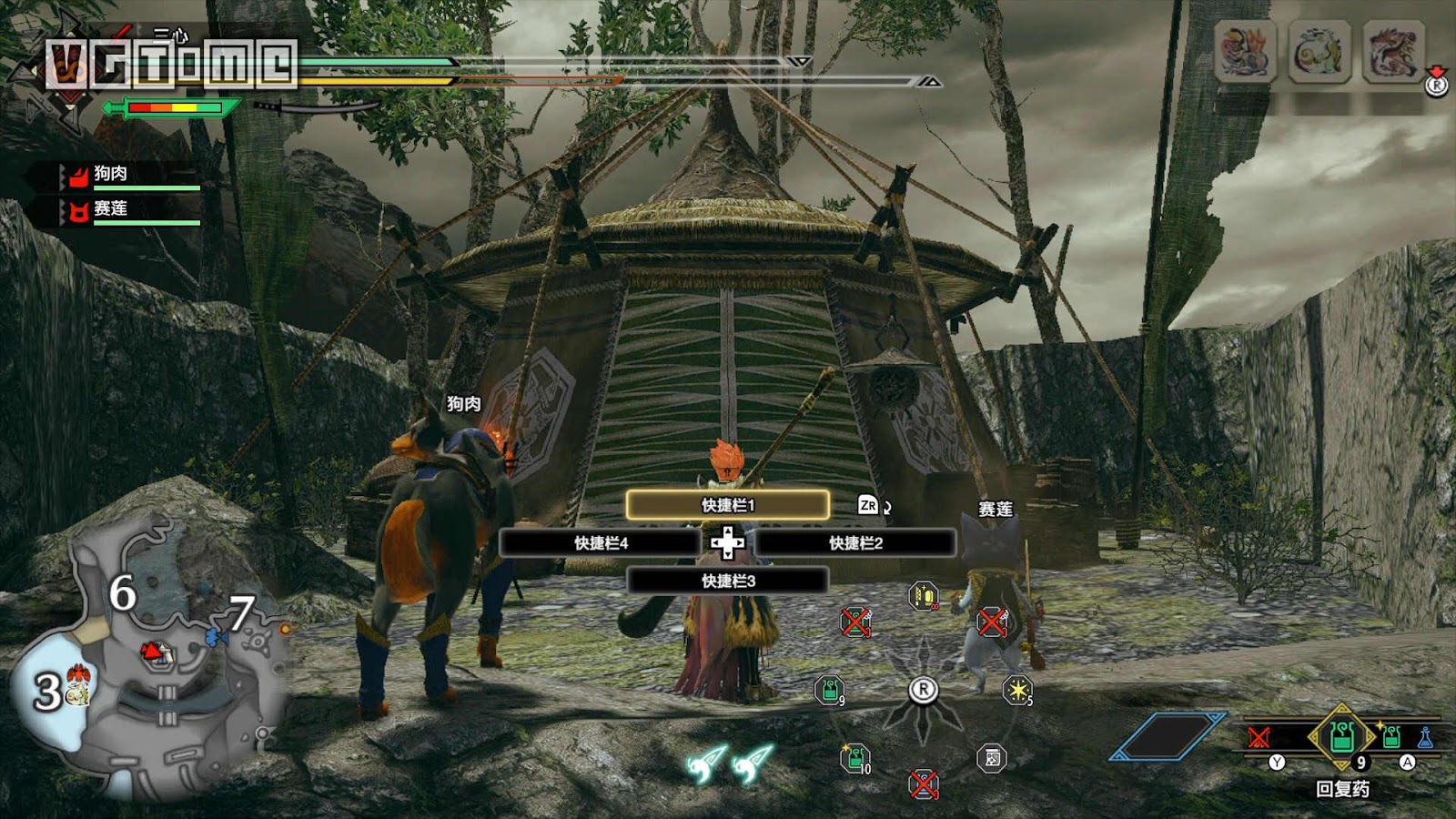
Task: Click the crossed-out red item in the item bar
Action: [1259, 737]
